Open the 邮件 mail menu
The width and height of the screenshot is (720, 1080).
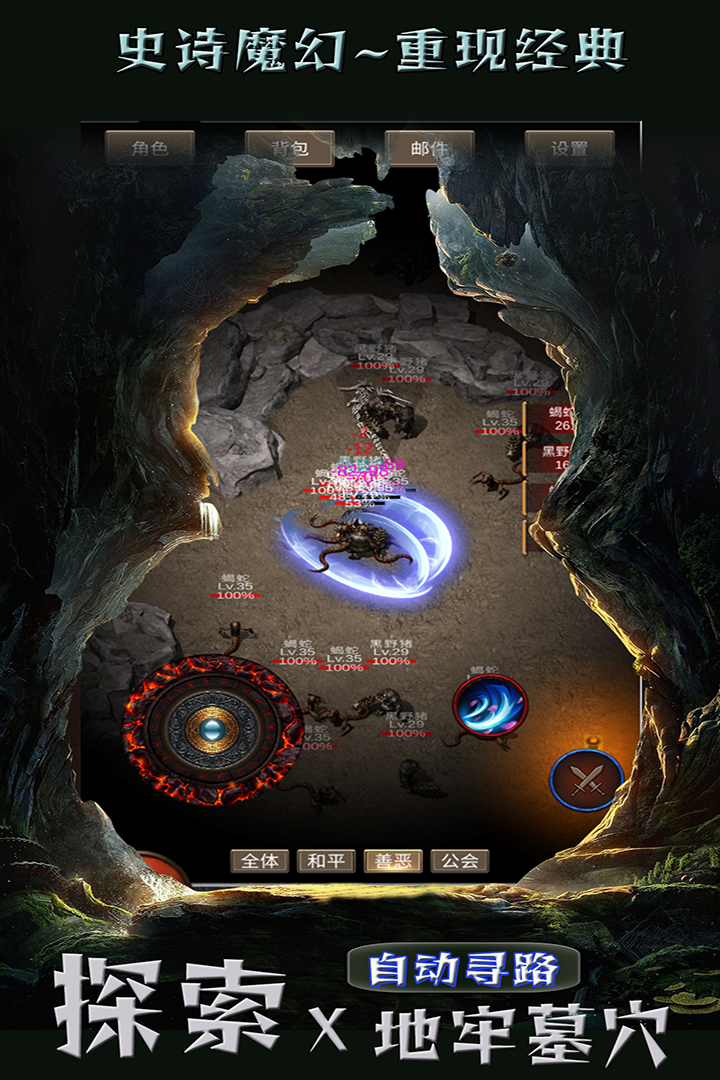pyautogui.click(x=429, y=149)
